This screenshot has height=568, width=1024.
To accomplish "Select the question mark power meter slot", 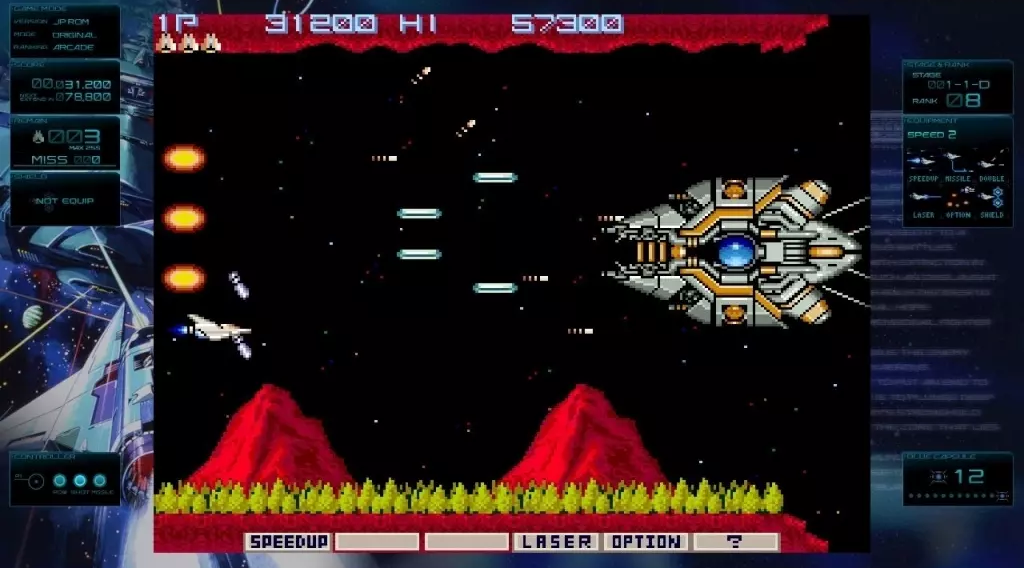I will point(735,542).
